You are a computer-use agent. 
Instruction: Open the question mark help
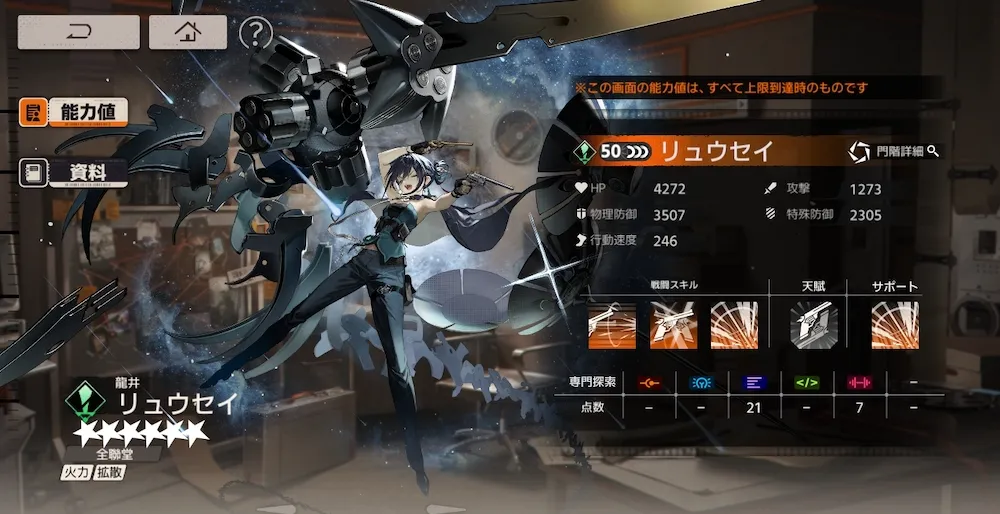click(256, 33)
